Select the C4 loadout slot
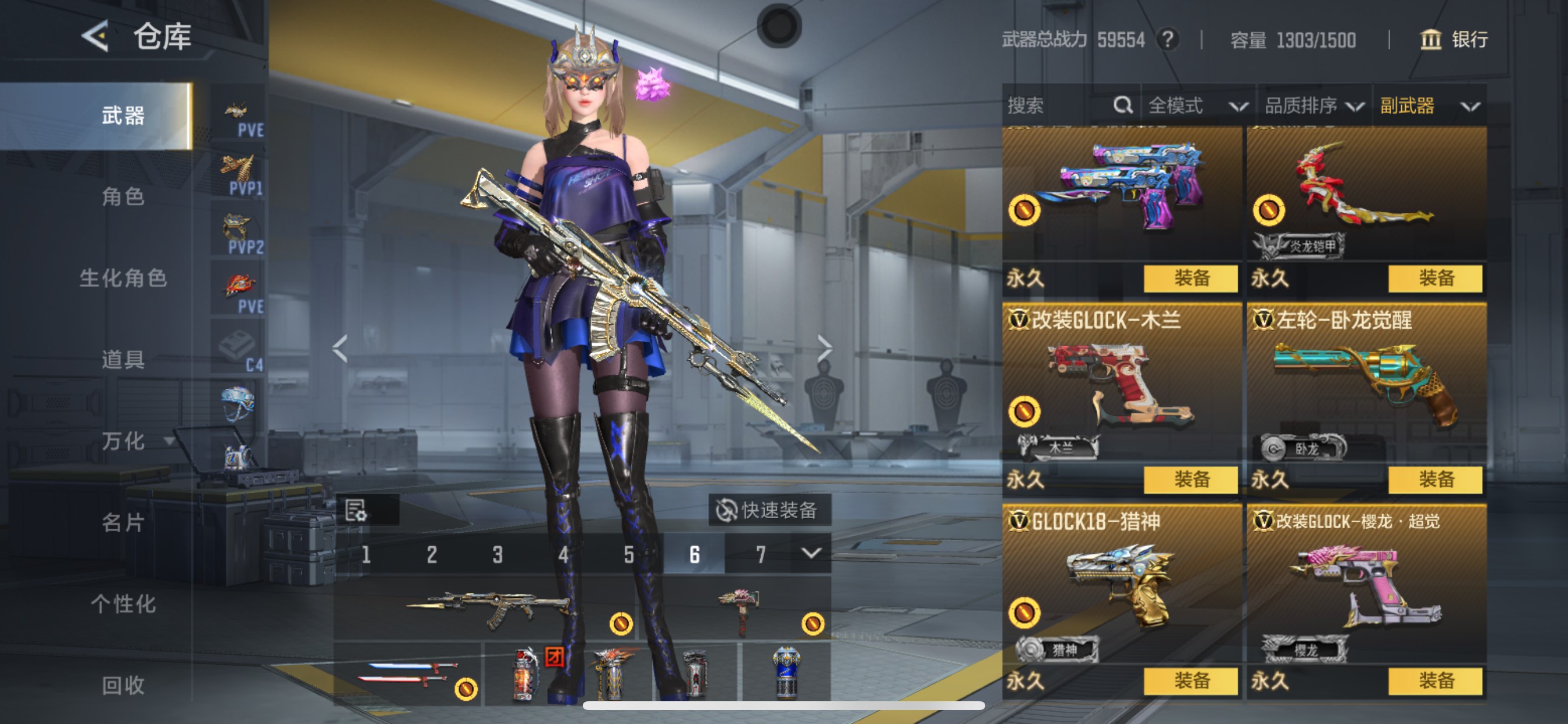The width and height of the screenshot is (1568, 724). (x=238, y=350)
